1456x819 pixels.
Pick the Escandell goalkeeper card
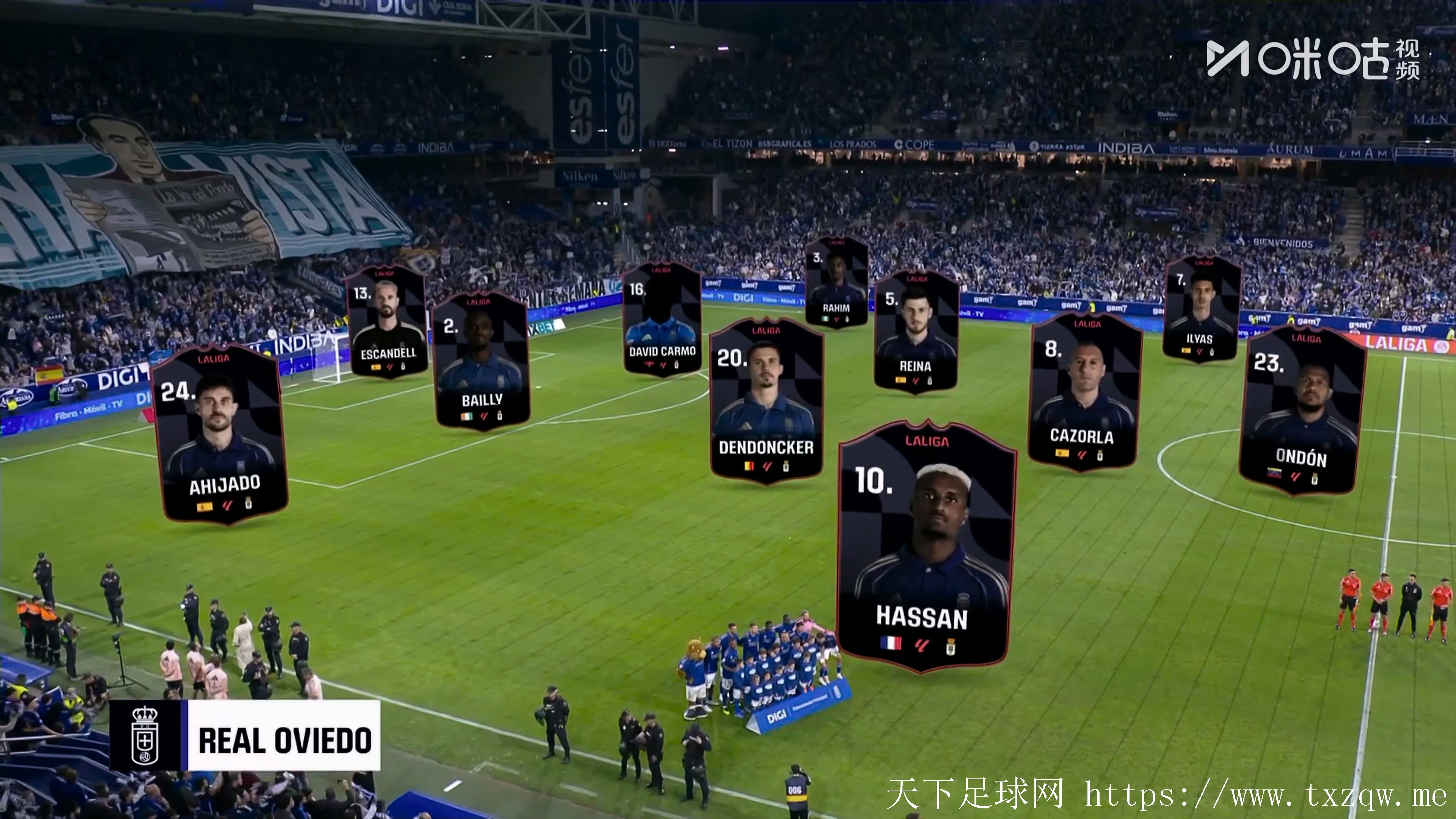click(x=387, y=321)
